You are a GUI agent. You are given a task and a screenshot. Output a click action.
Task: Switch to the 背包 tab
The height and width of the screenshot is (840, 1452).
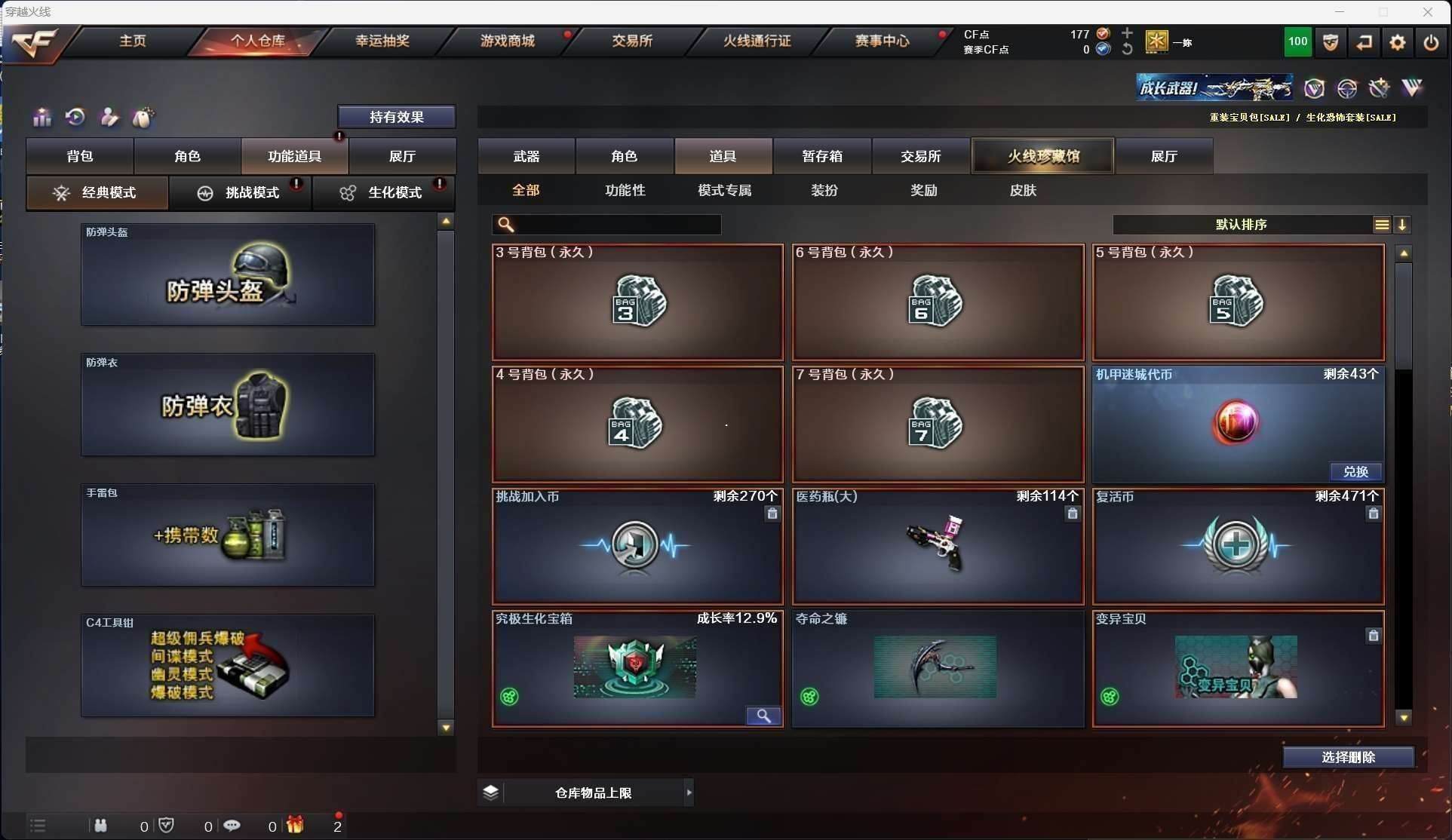pos(80,156)
